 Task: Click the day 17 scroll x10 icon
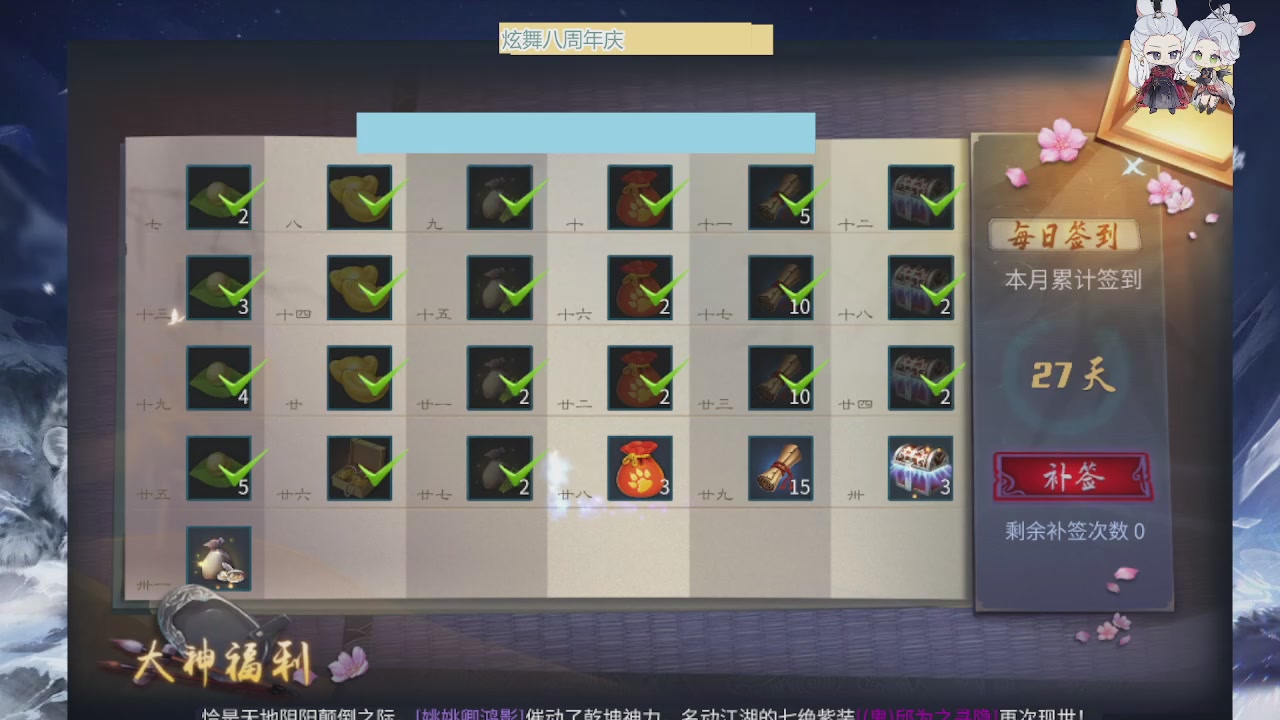click(x=780, y=287)
